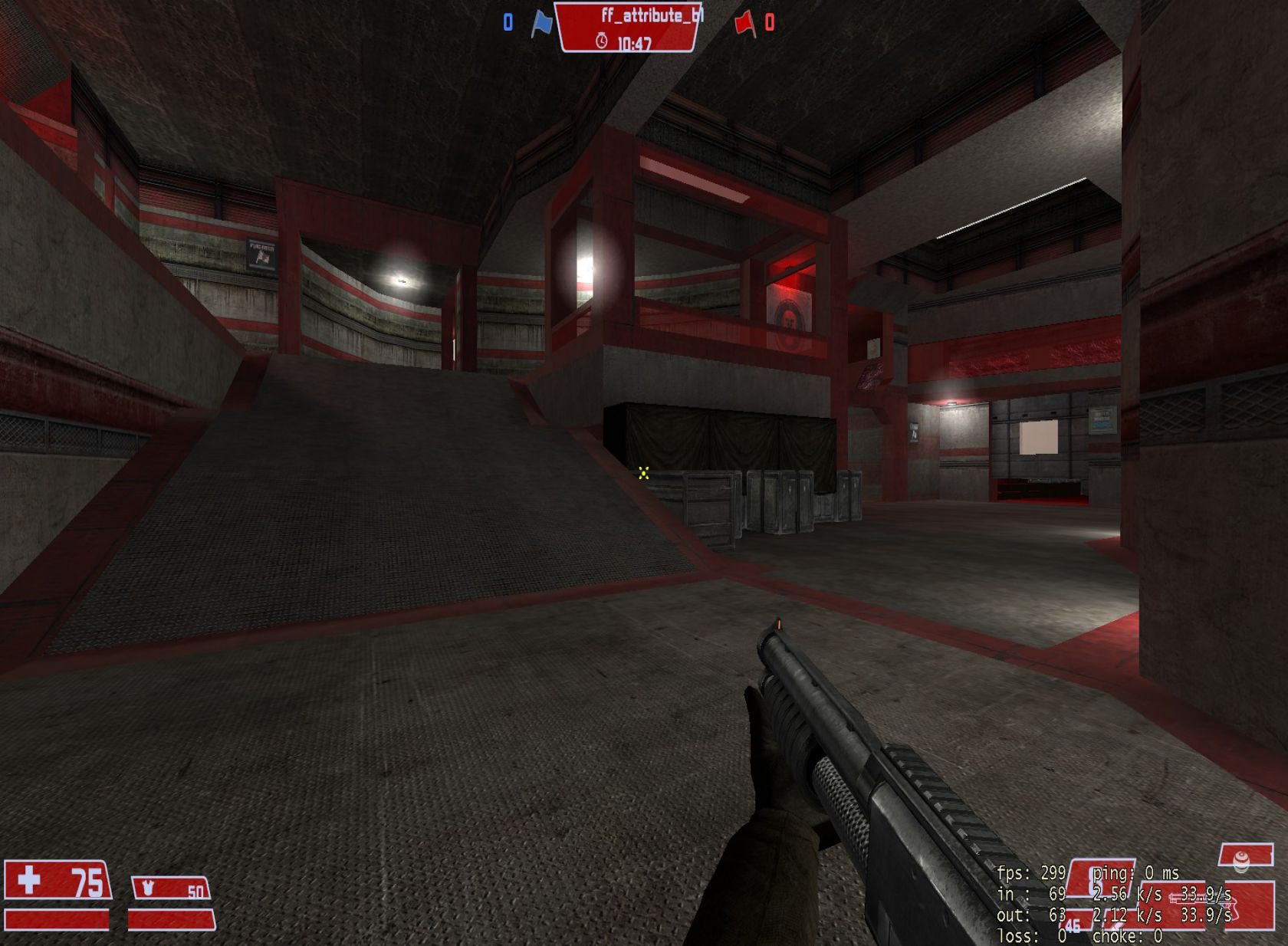Click the red team flag icon

pyautogui.click(x=744, y=24)
